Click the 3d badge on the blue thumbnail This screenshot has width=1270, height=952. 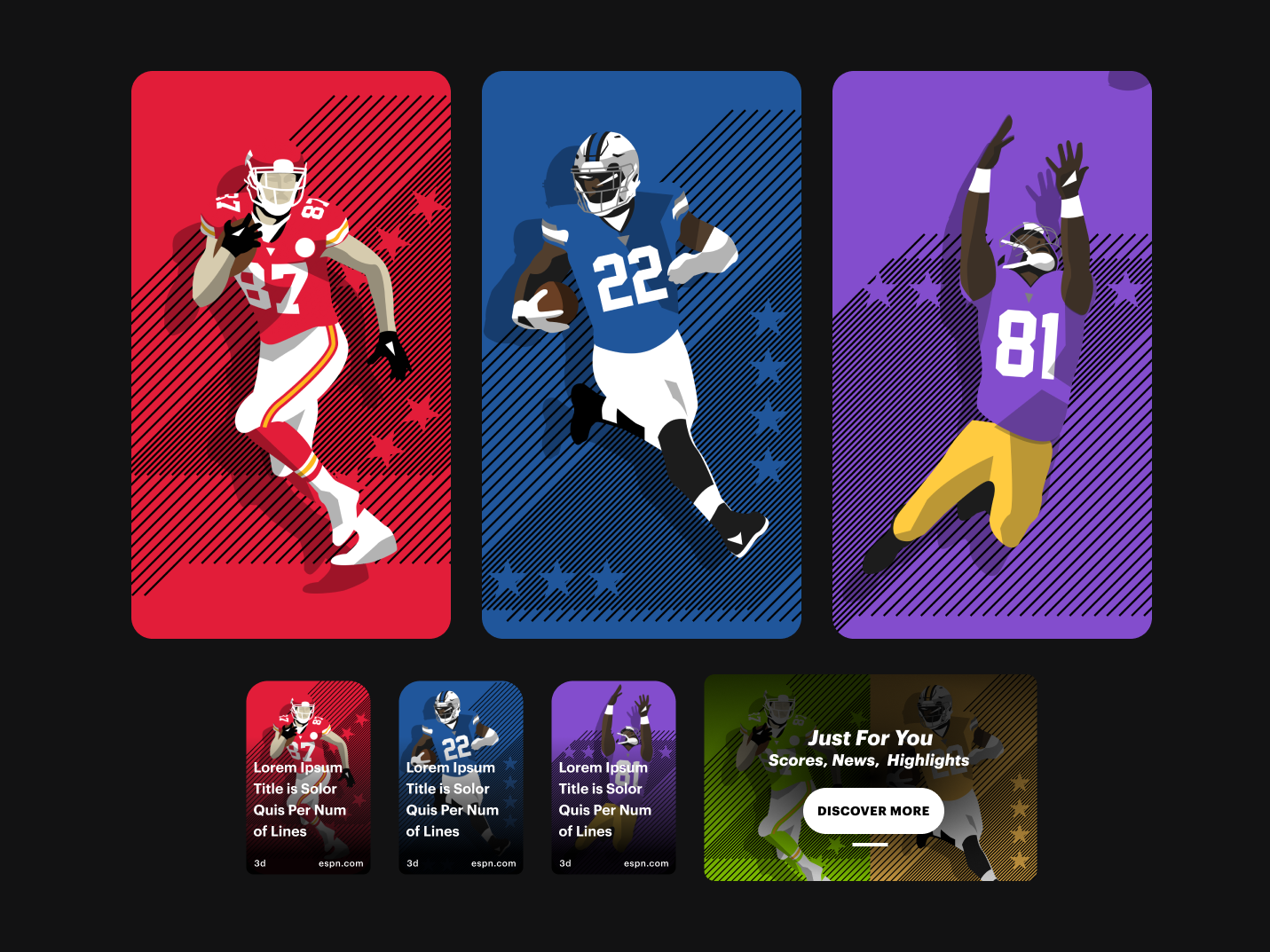[x=412, y=862]
